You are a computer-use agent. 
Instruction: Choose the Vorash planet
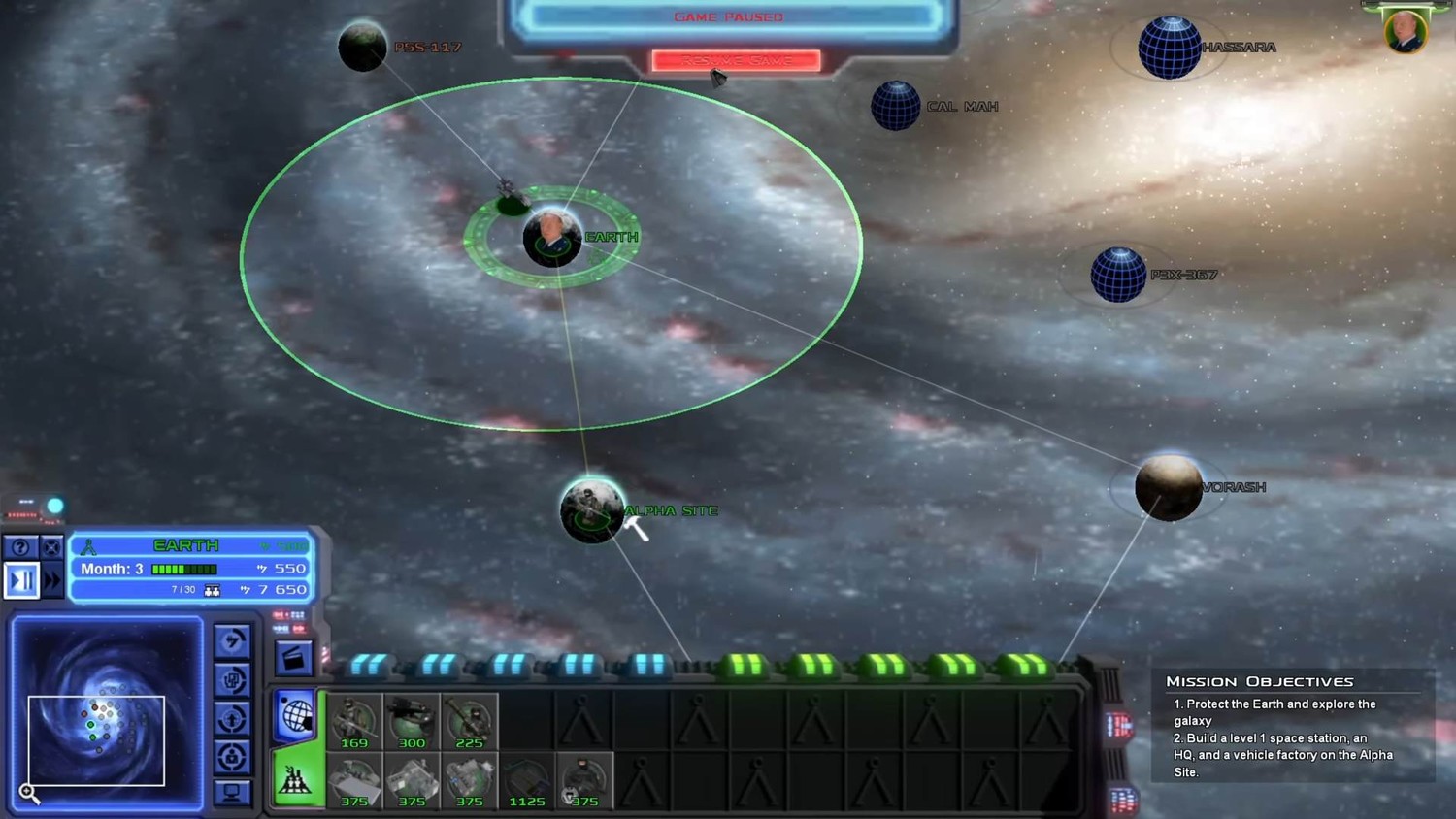point(1169,487)
